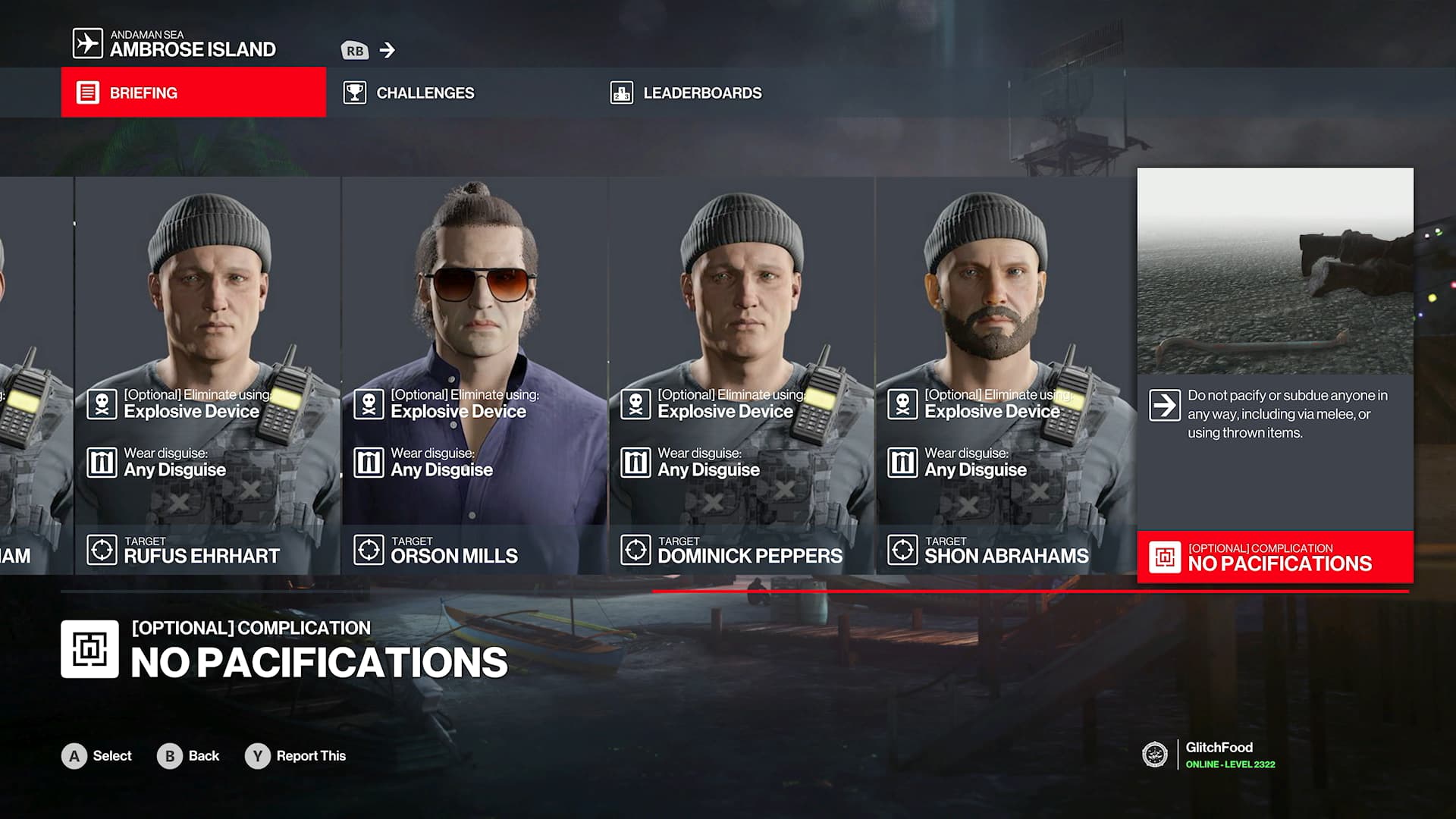The width and height of the screenshot is (1456, 819).
Task: Open the GlitchFood player profile
Action: (x=1218, y=755)
